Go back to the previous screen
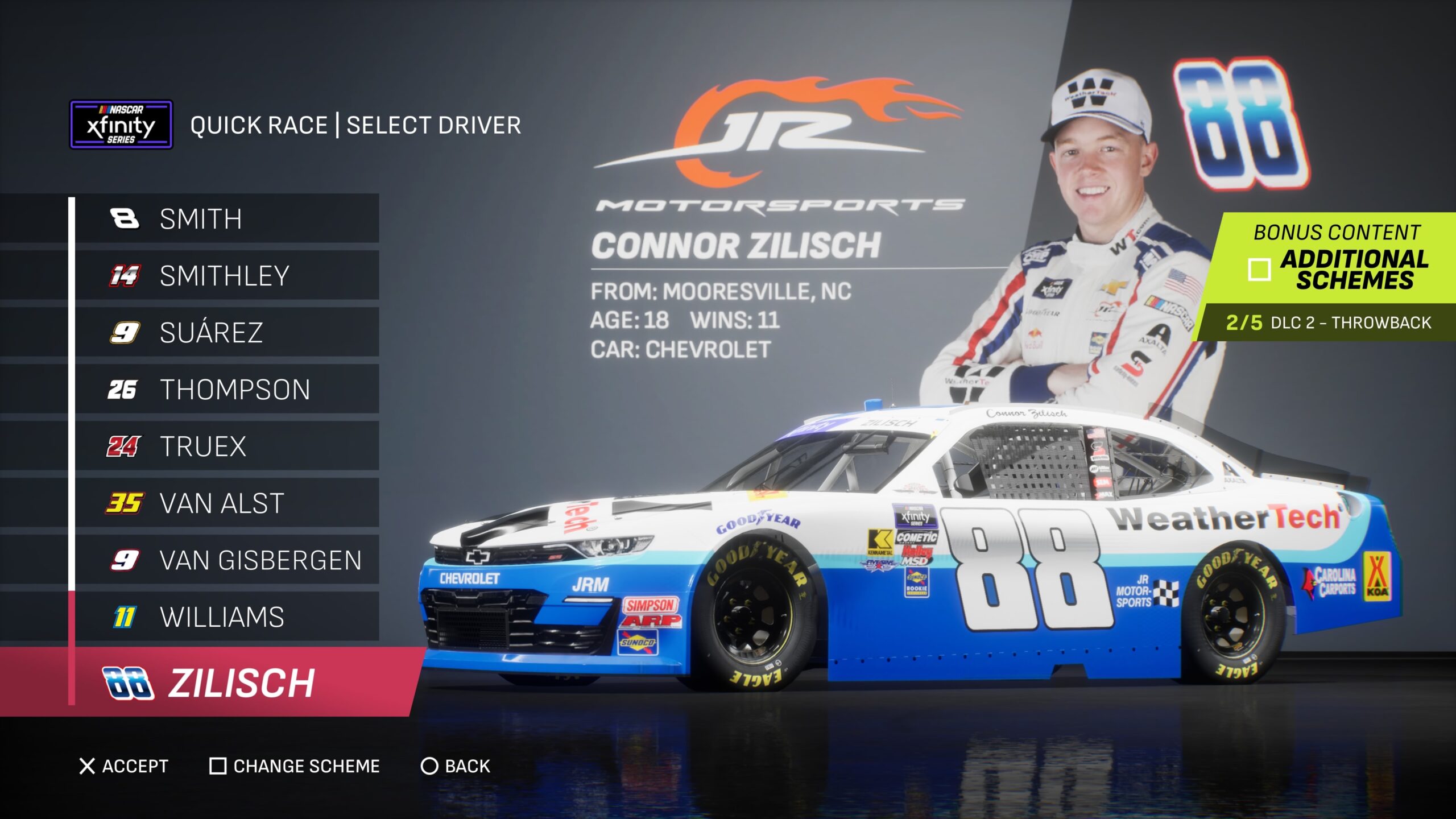This screenshot has width=1456, height=819. 455,766
